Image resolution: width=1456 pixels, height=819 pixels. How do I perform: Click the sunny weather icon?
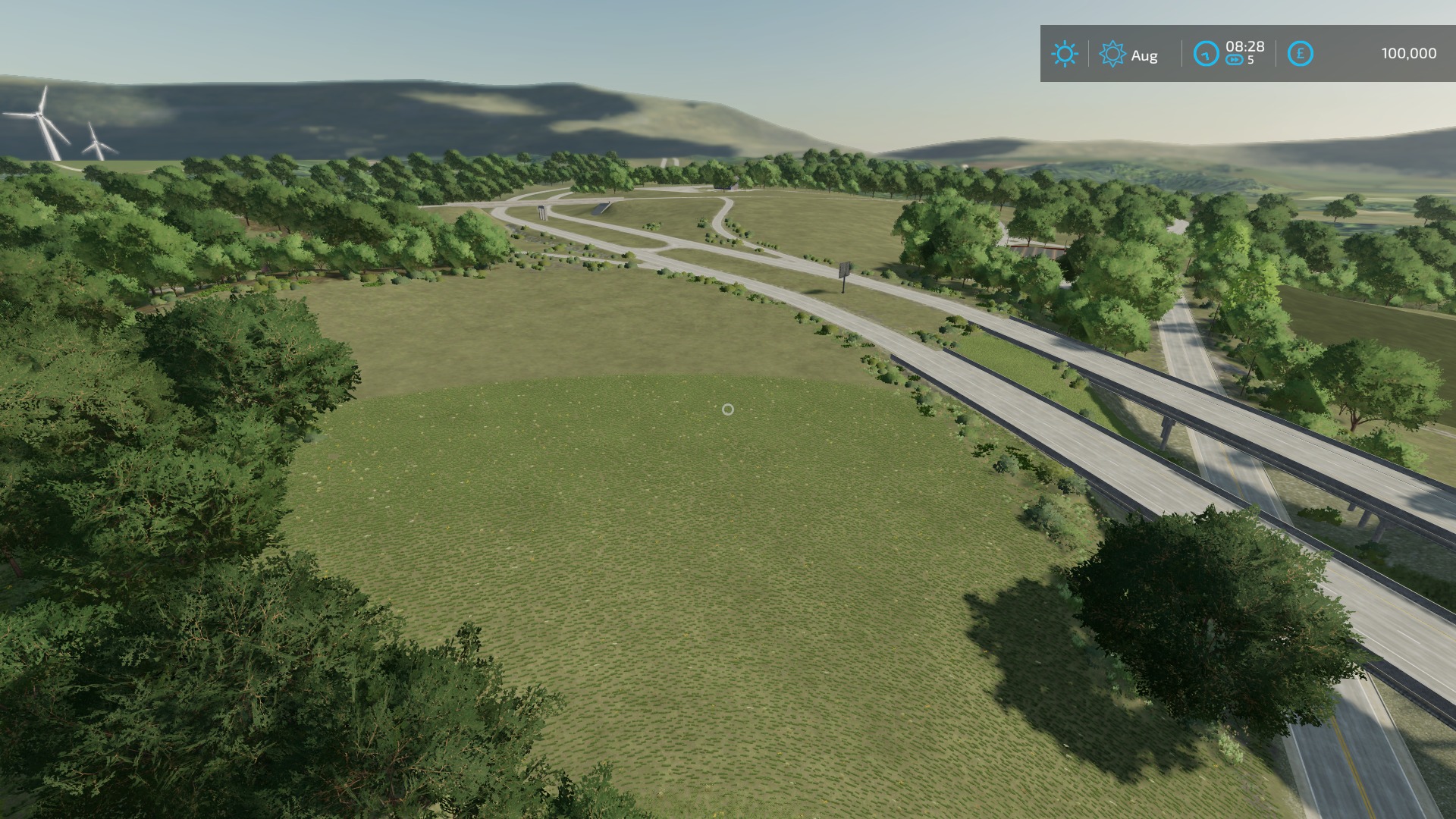click(1064, 54)
